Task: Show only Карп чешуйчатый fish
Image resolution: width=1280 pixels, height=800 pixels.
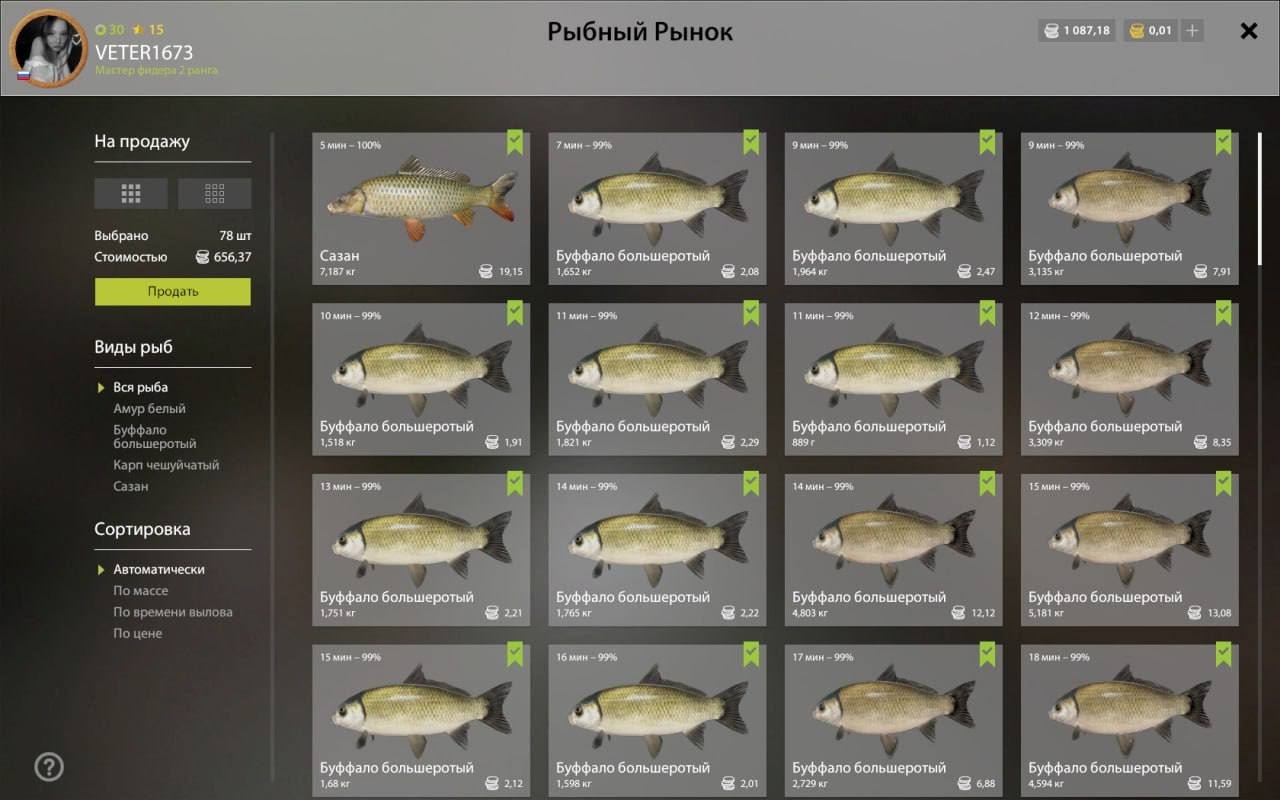Action: pyautogui.click(x=165, y=465)
